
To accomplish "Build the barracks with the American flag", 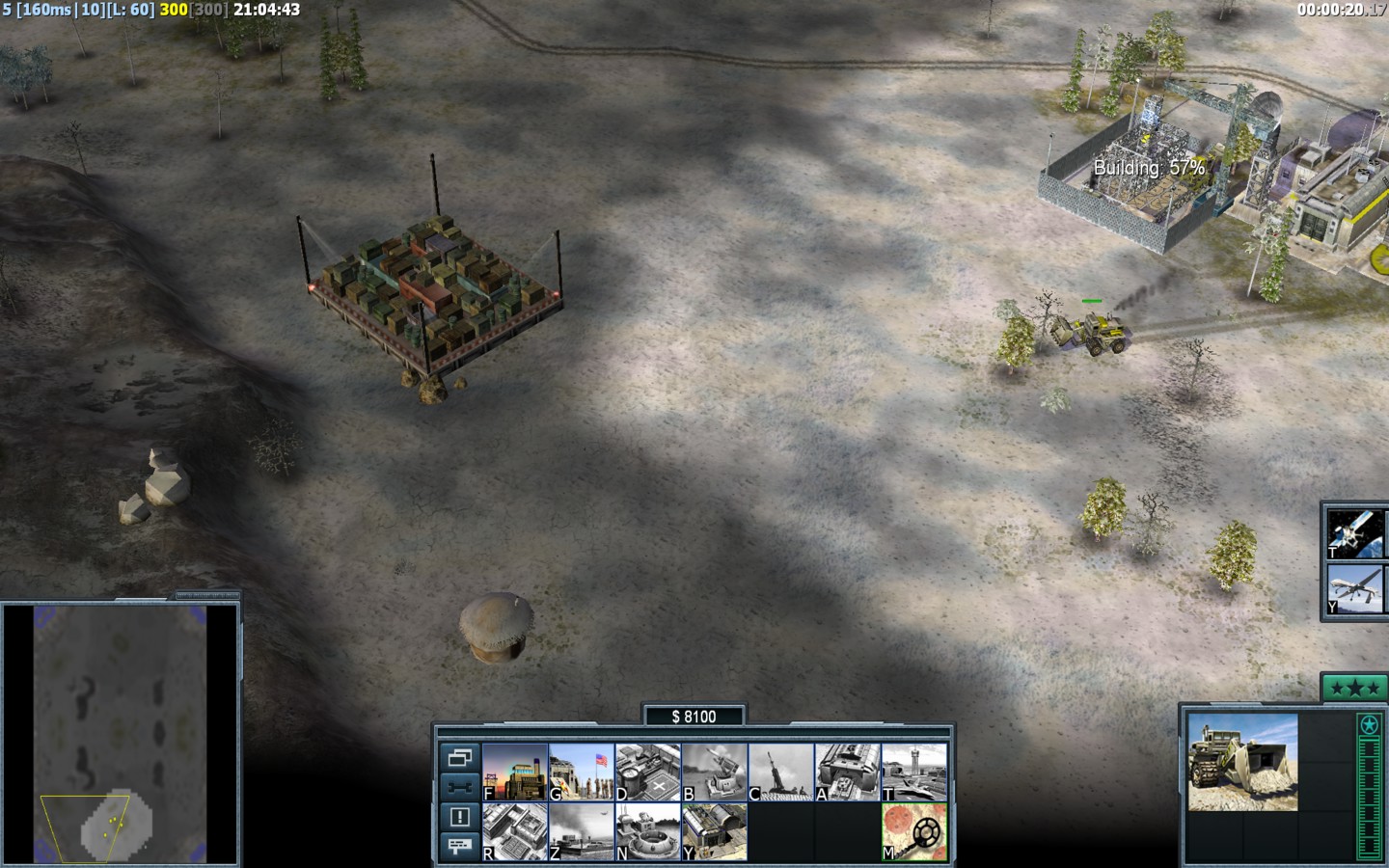I will [582, 772].
